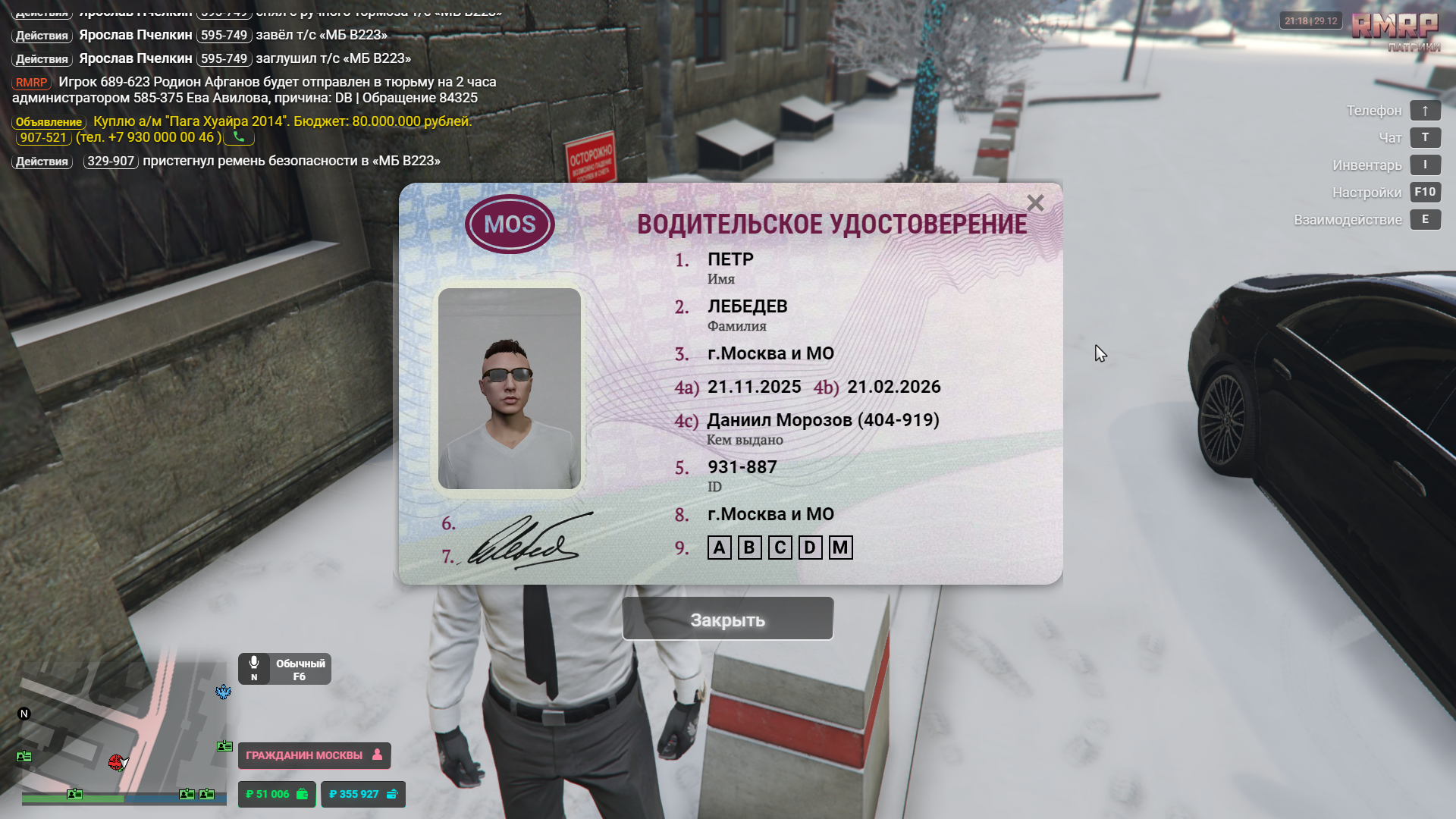Click the cash balance 51 006 indicator
The width and height of the screenshot is (1456, 819).
(x=277, y=794)
